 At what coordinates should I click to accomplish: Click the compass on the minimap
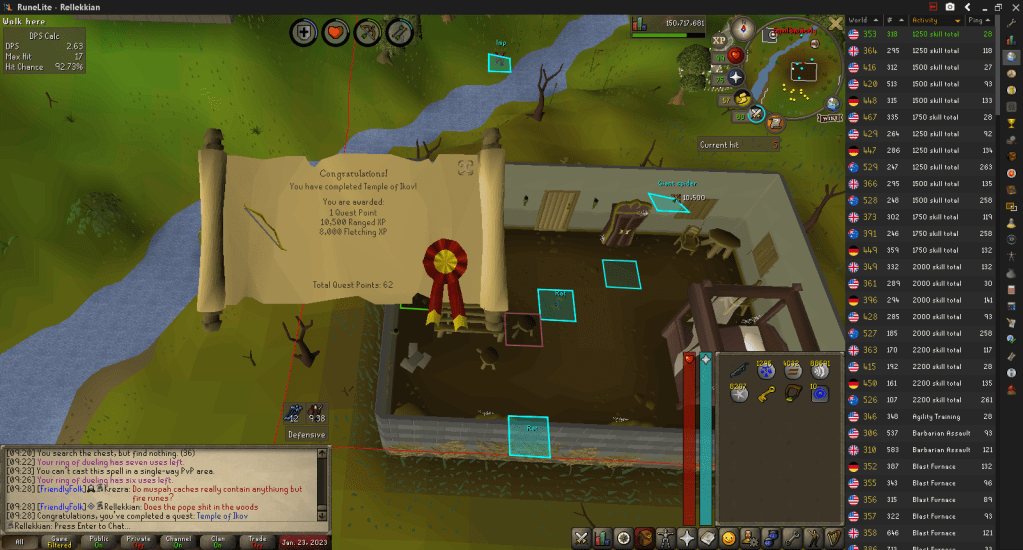point(743,30)
